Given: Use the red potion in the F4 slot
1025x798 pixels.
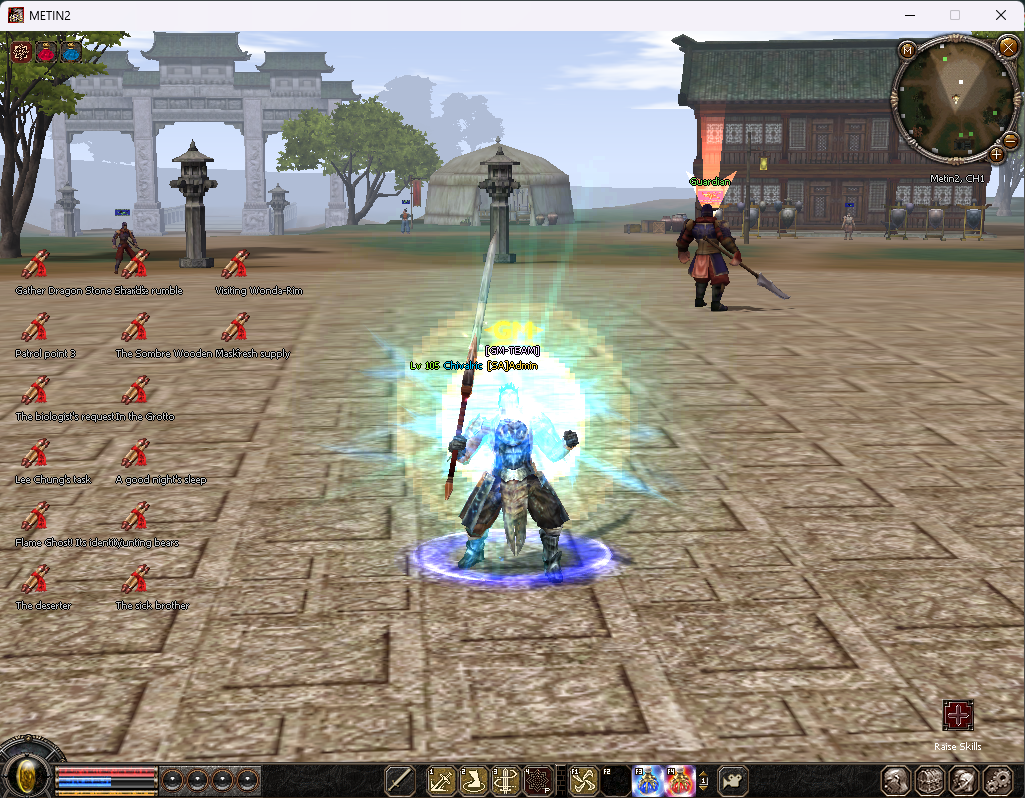Looking at the screenshot, I should (681, 780).
